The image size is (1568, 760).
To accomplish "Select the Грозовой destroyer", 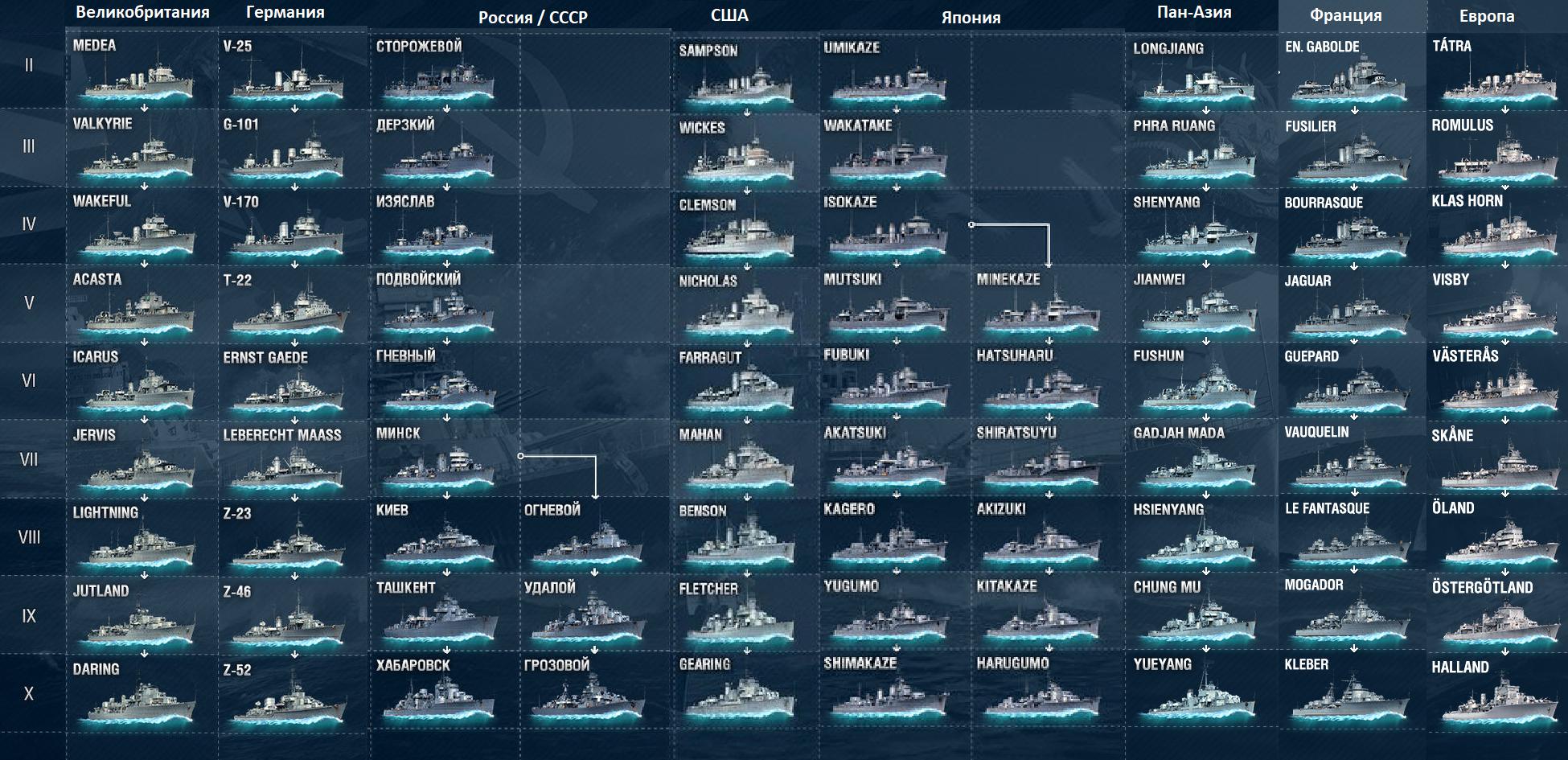I will point(589,695).
